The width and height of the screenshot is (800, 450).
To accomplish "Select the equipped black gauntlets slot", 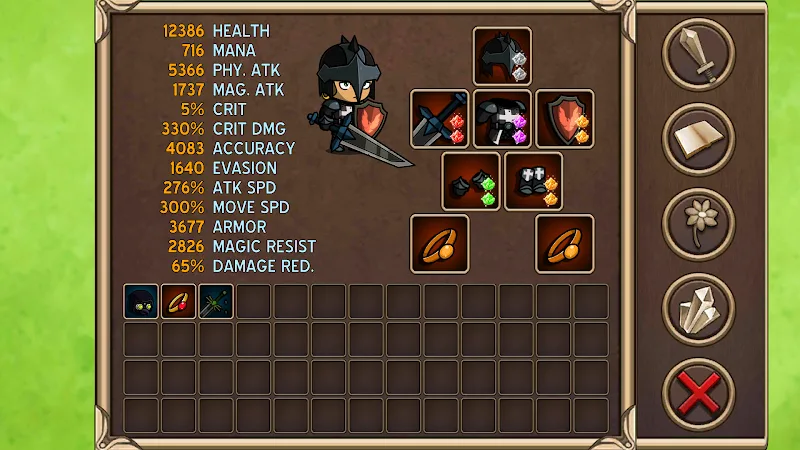I will tap(471, 181).
